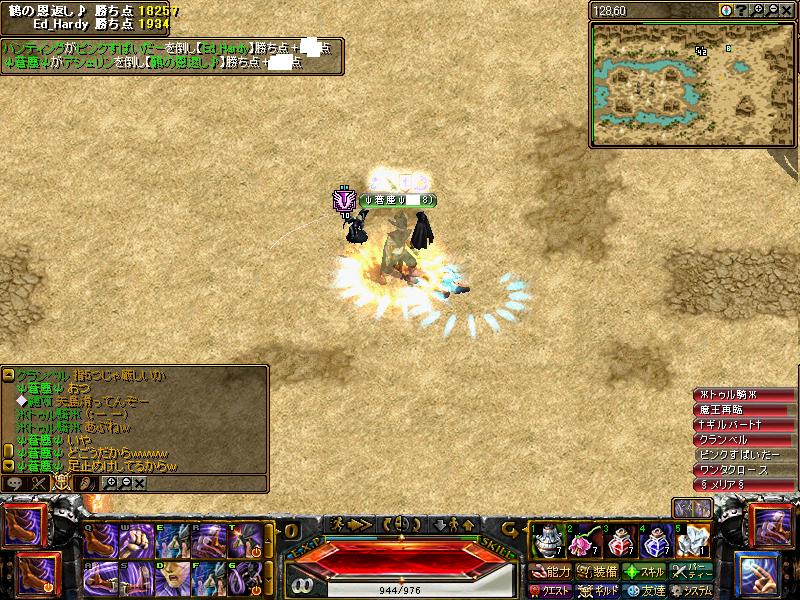Click the minimap's question mark help button
This screenshot has height=600, width=800.
[x=742, y=10]
